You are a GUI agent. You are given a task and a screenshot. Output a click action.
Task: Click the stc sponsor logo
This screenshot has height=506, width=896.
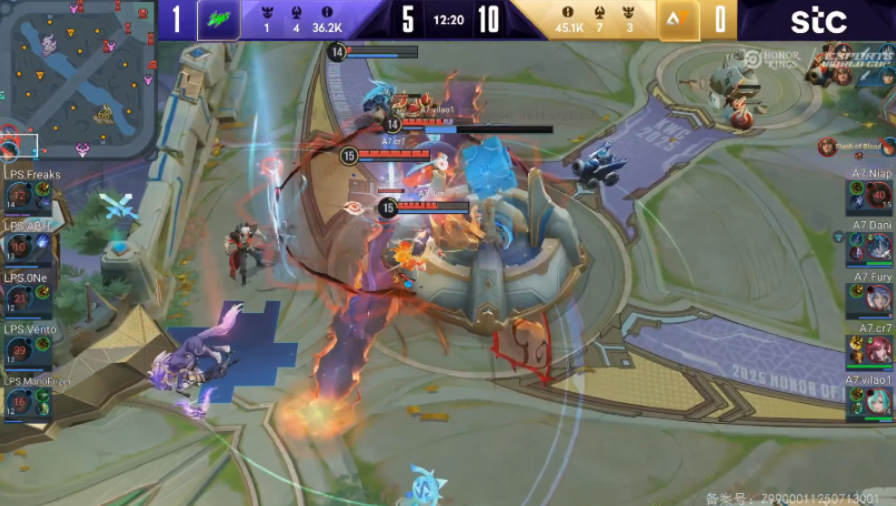(x=818, y=20)
